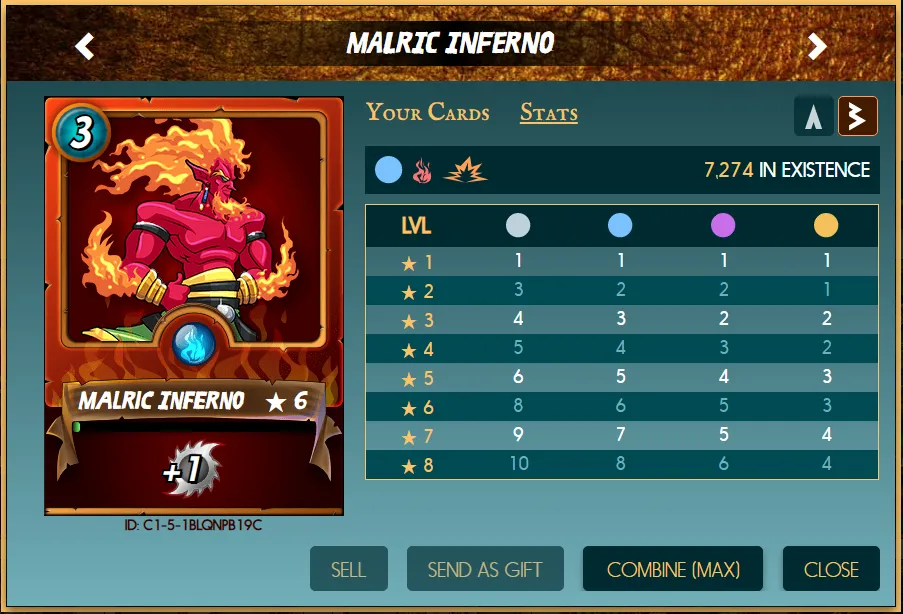Click the fire splinter flame icon
This screenshot has height=614, width=903.
[x=421, y=171]
